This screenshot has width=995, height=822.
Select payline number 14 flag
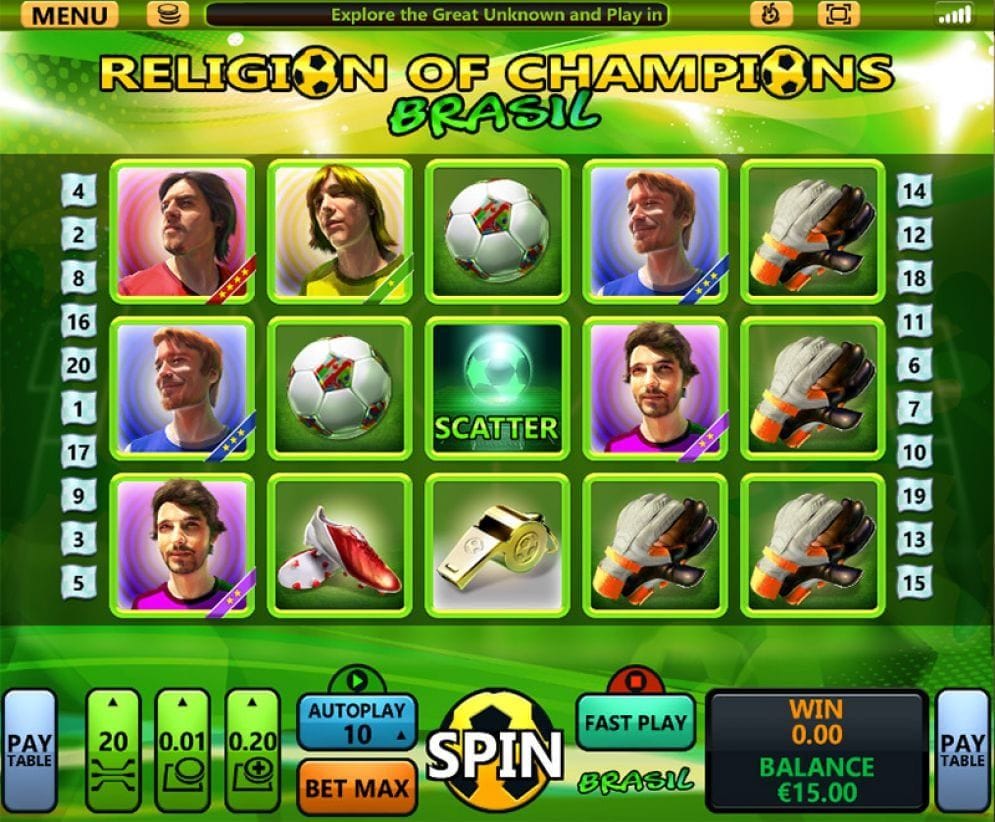tap(914, 189)
